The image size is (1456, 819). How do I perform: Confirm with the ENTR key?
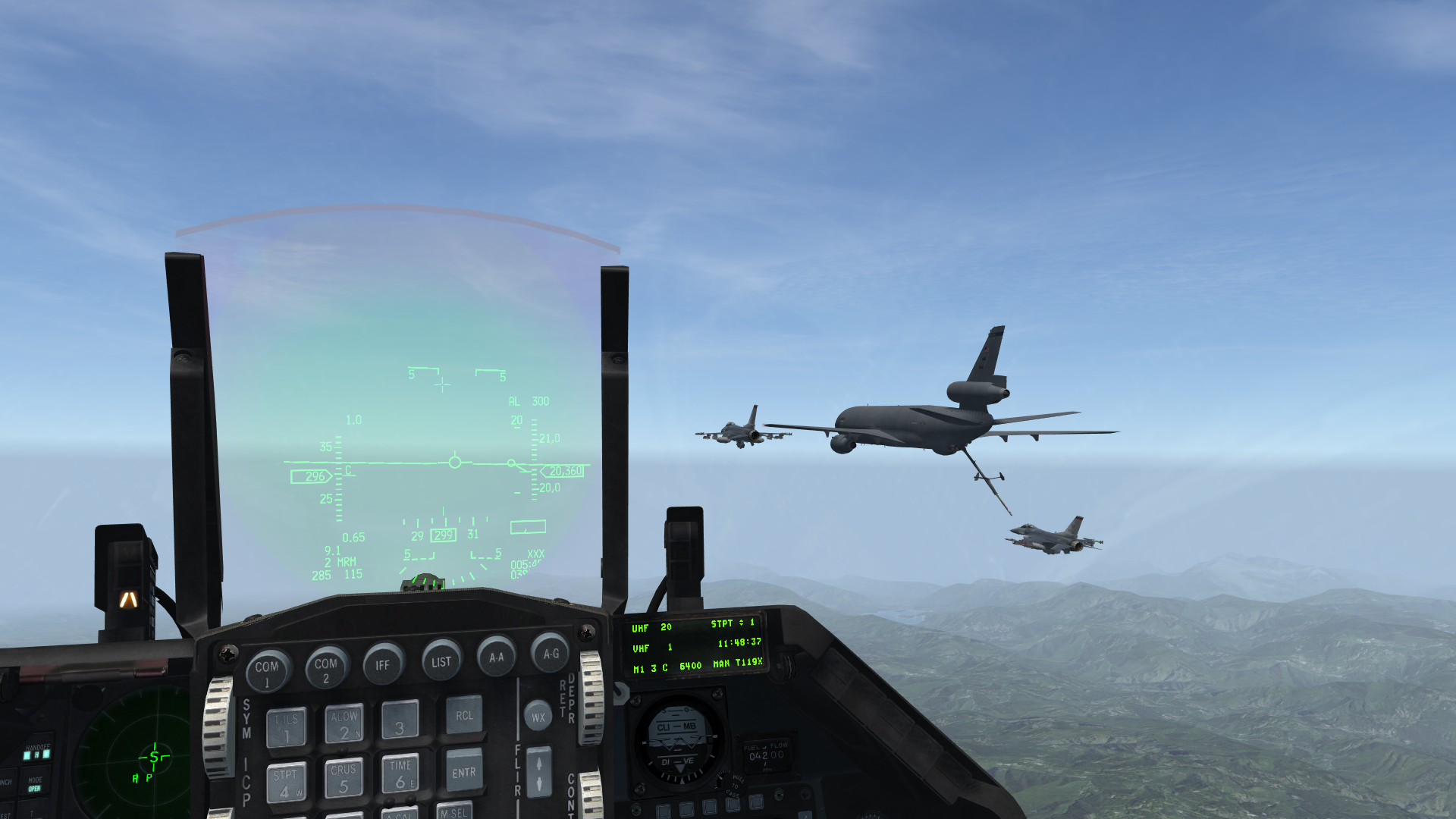tap(464, 770)
